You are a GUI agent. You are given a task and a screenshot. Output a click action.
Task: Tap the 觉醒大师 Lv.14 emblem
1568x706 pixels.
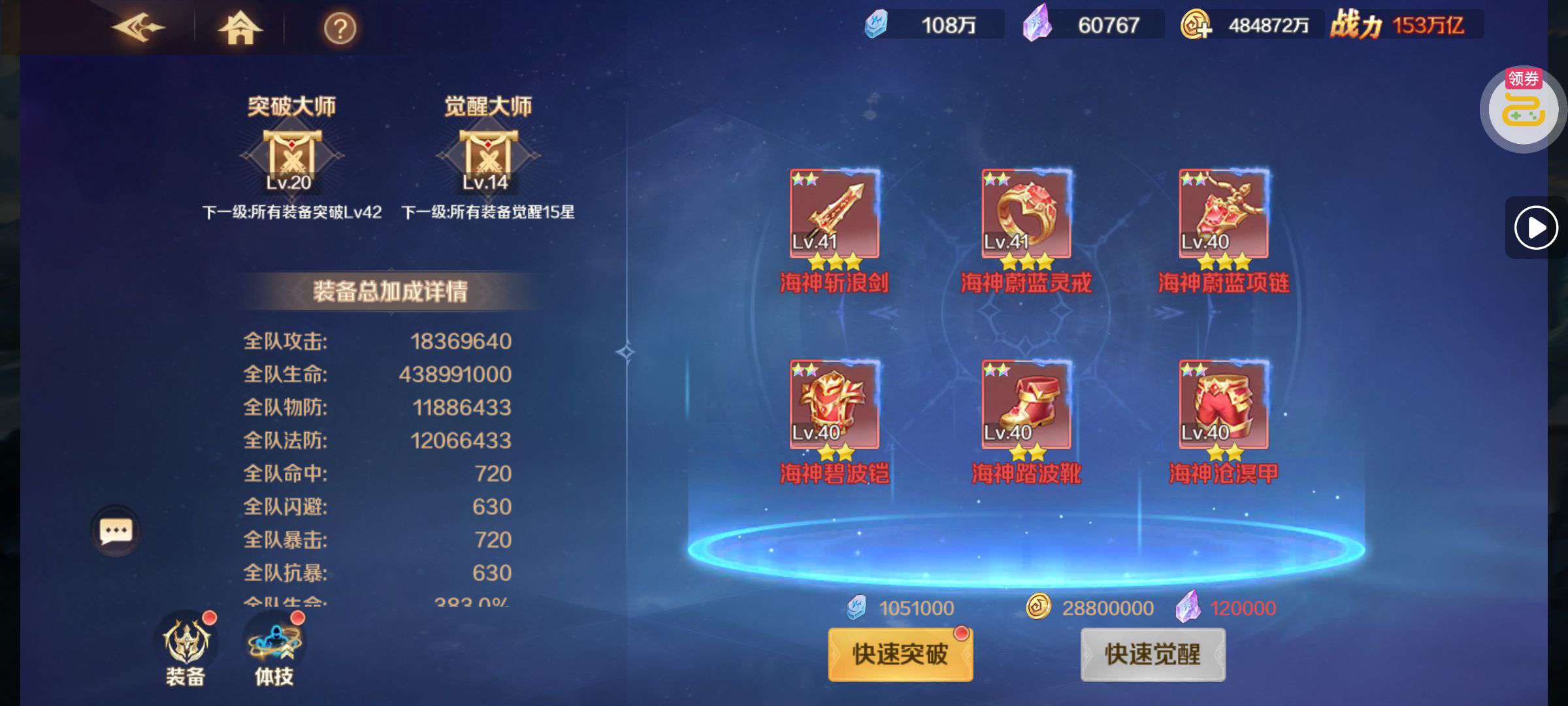(x=487, y=157)
